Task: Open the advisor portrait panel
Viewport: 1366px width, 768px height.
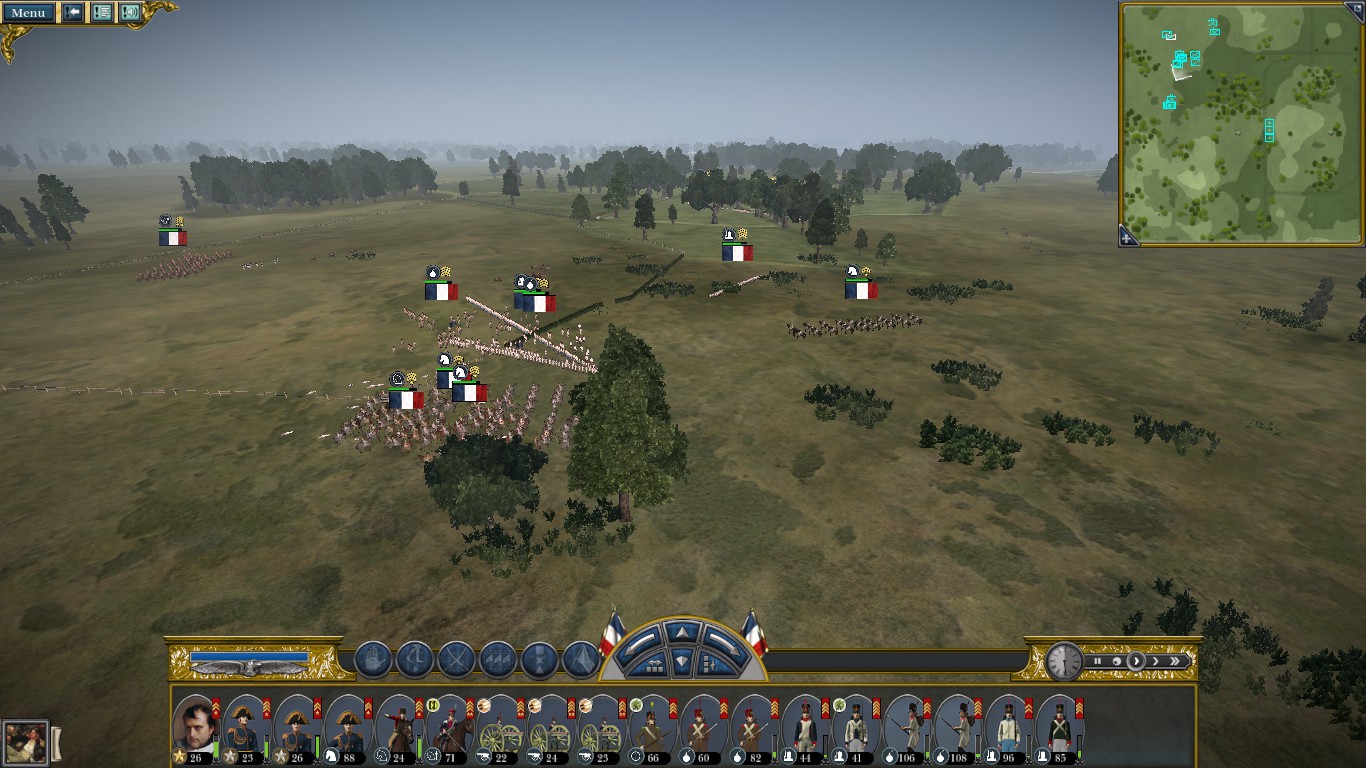Action: (x=25, y=743)
